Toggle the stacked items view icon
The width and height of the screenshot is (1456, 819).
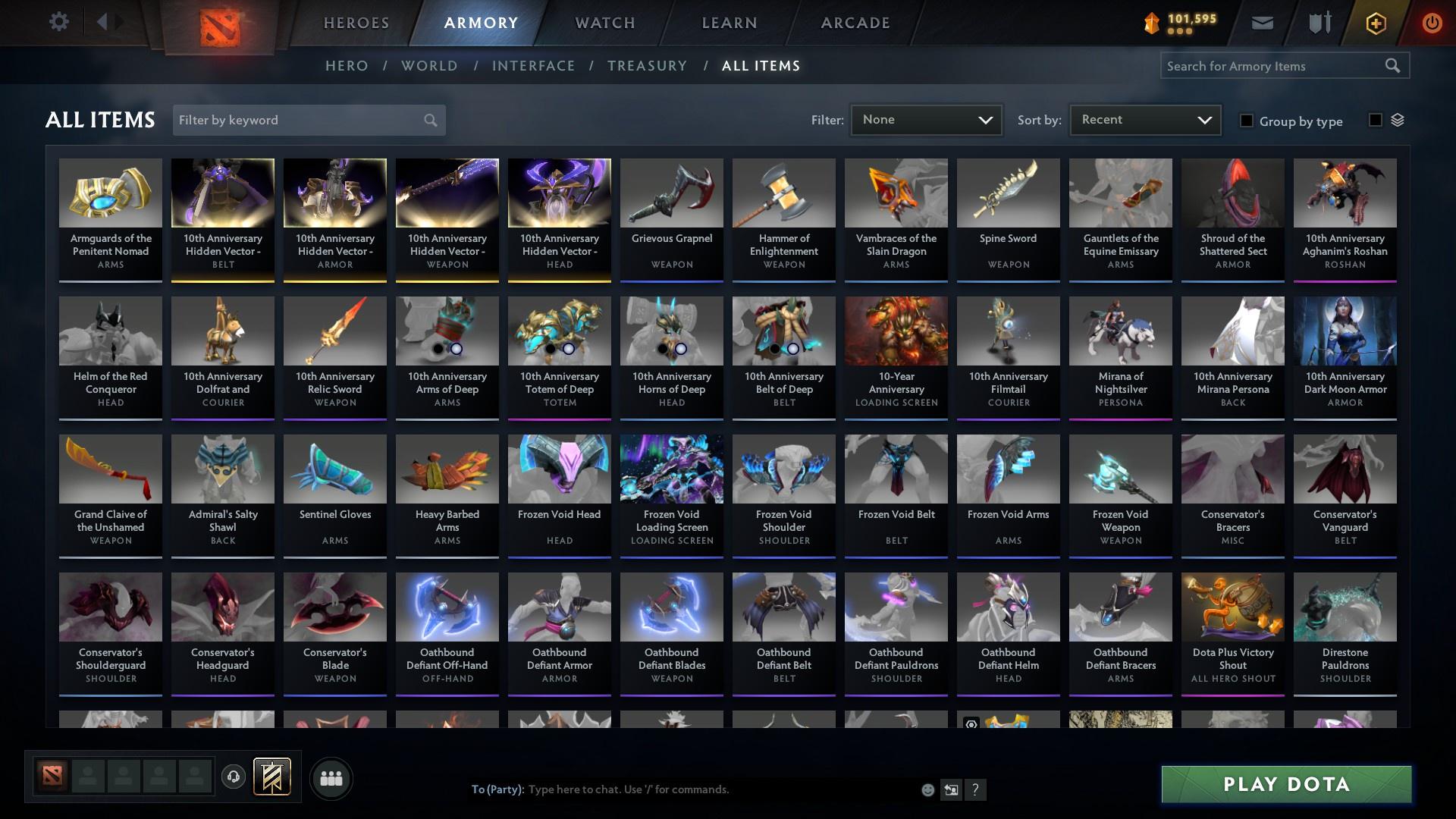pyautogui.click(x=1399, y=120)
